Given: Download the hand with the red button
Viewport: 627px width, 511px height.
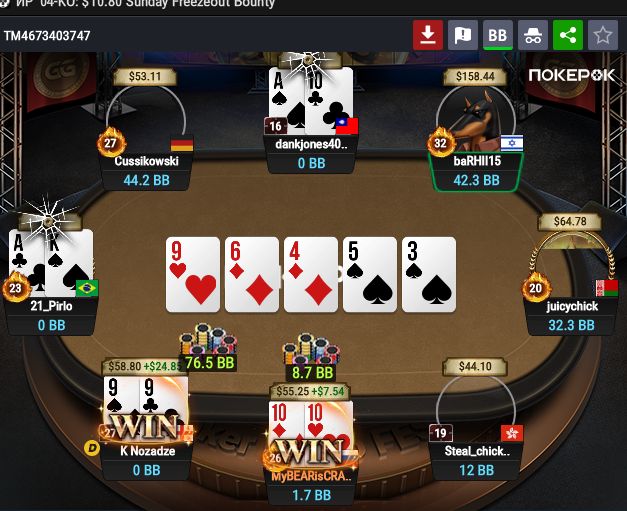Looking at the screenshot, I should tap(428, 36).
